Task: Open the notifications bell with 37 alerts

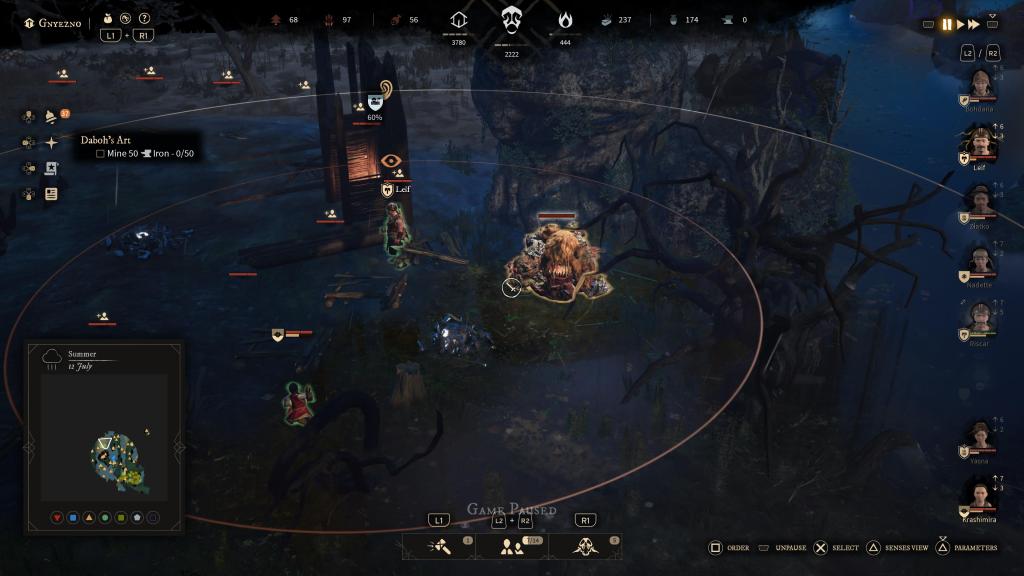Action: point(51,117)
